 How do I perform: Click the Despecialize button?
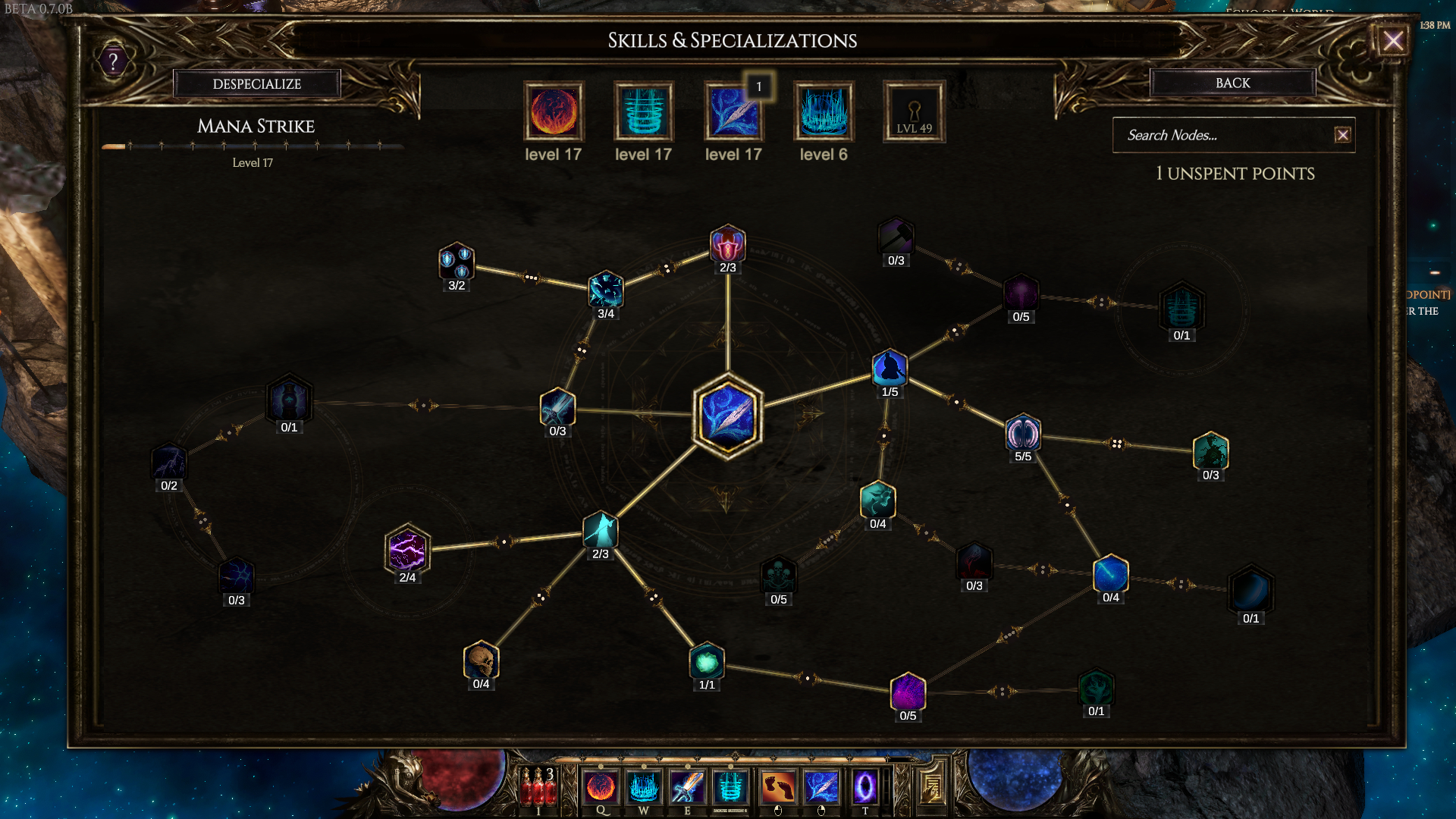[257, 83]
